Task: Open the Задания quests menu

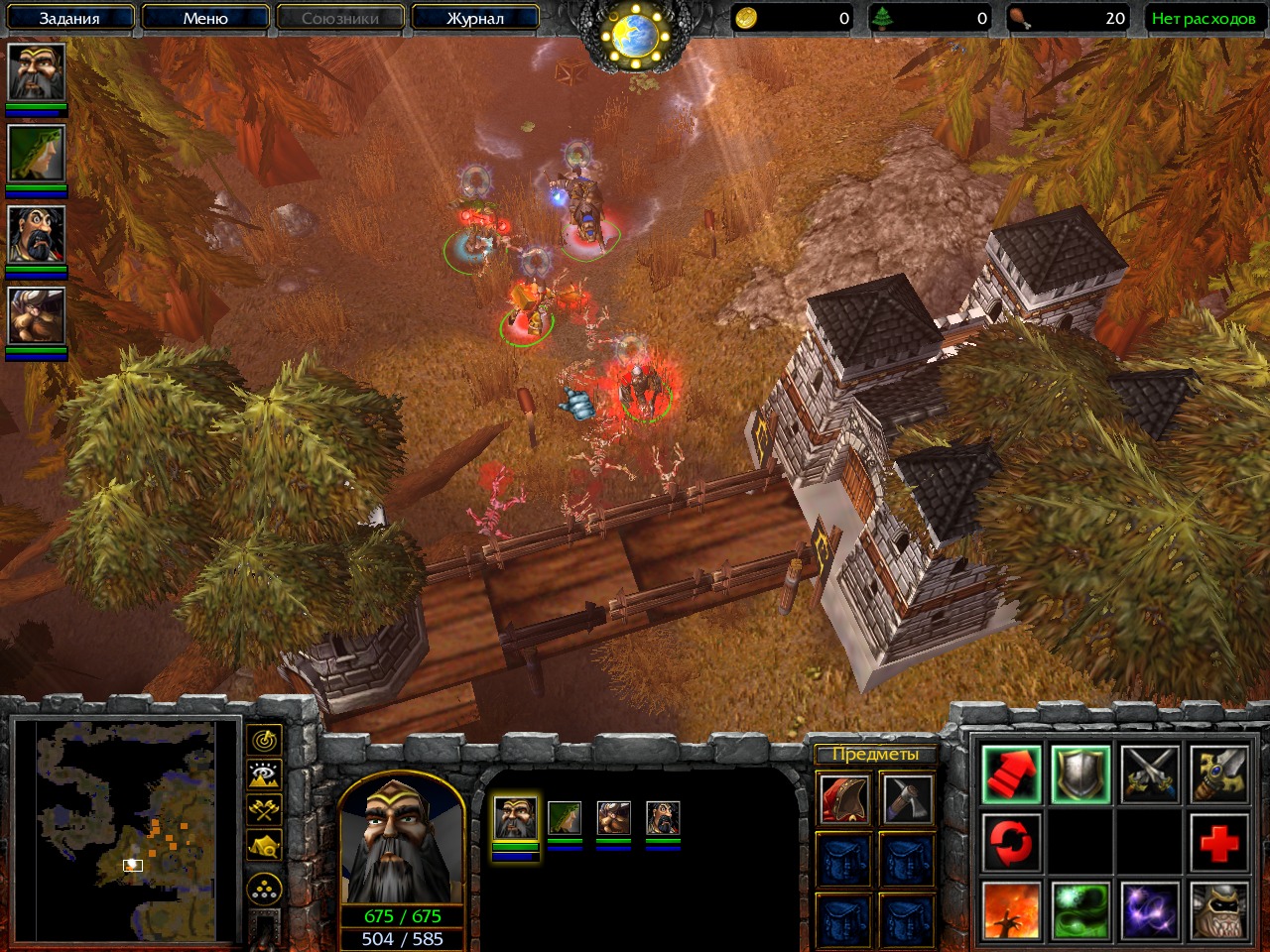Action: tap(69, 18)
